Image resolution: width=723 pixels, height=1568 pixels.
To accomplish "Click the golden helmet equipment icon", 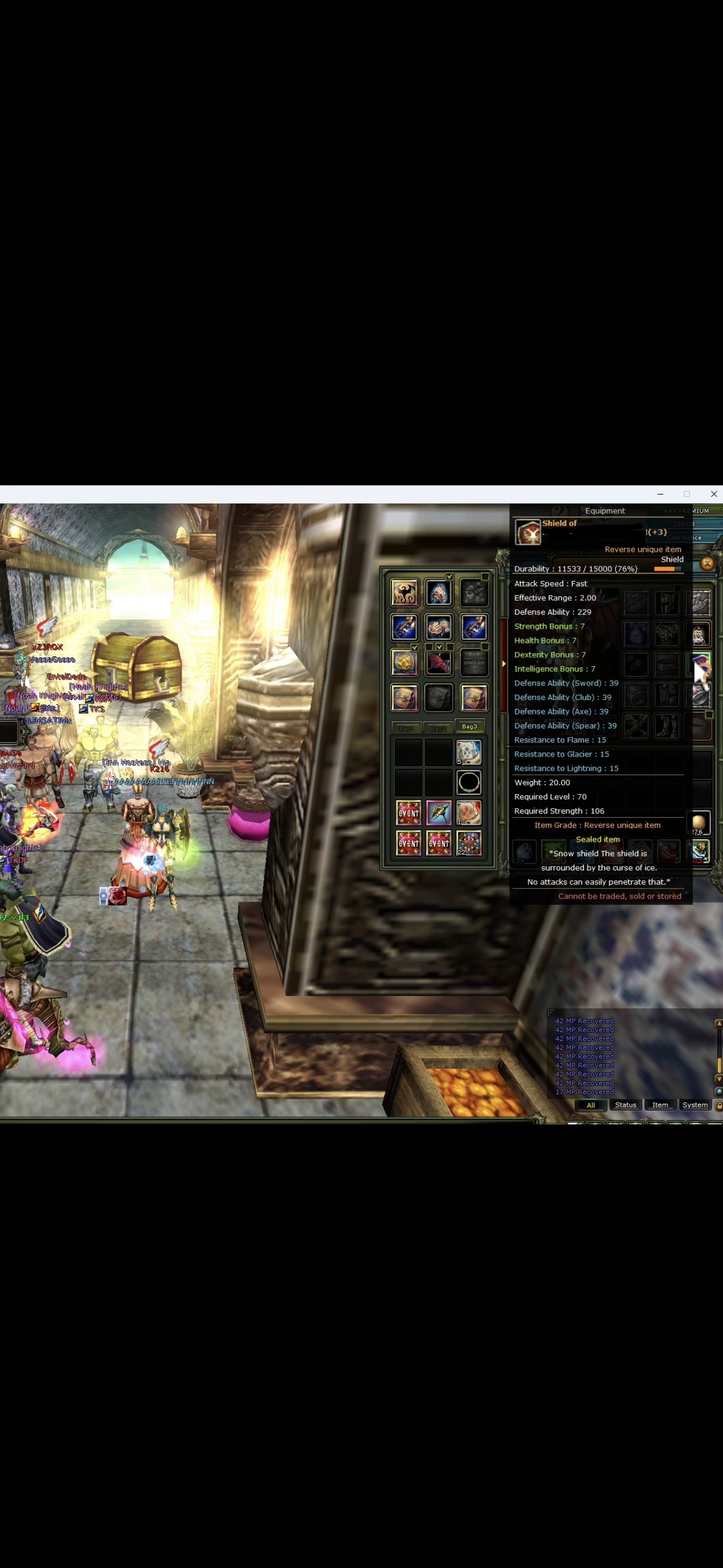I will click(x=439, y=593).
